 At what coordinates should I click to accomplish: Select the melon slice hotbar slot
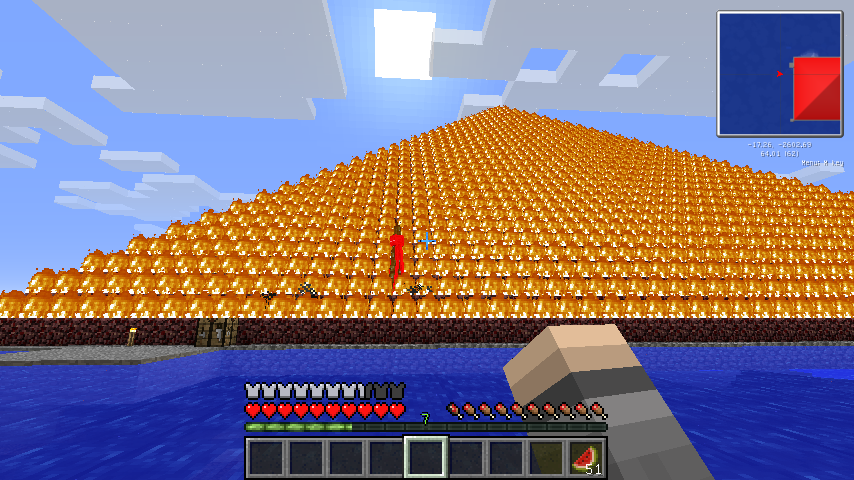(587, 458)
